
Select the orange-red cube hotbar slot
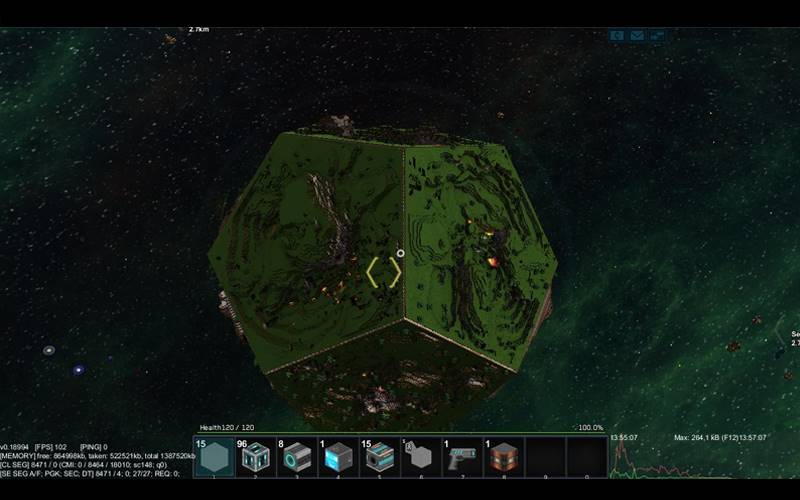[x=504, y=458]
